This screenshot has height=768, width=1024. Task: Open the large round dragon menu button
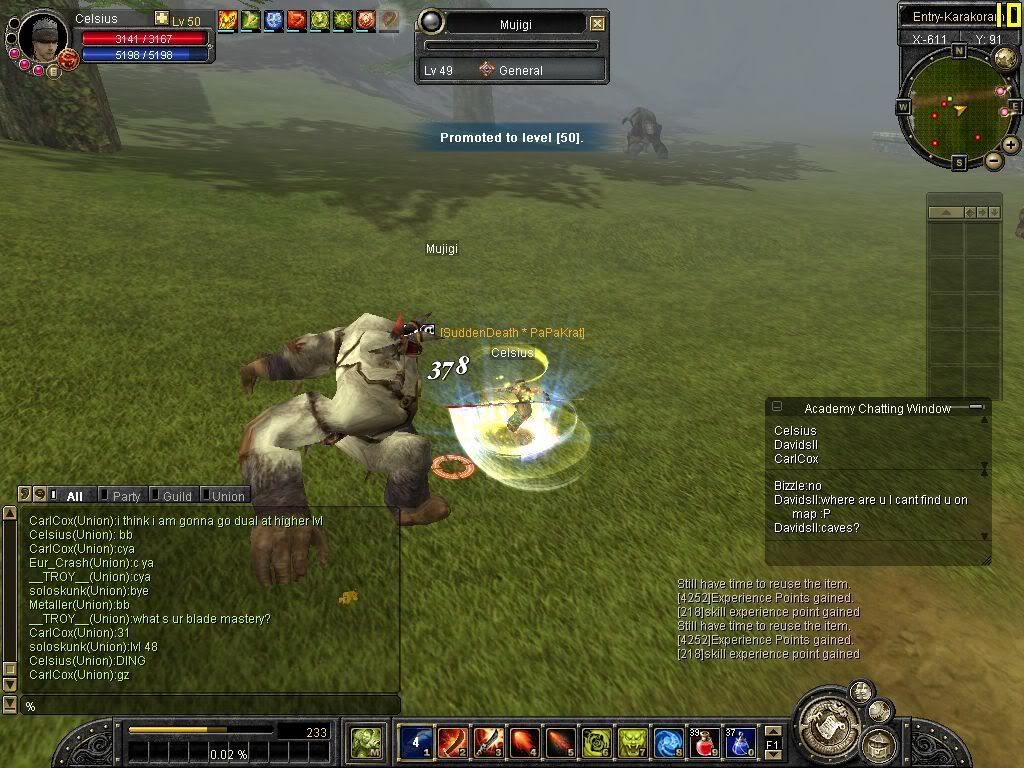pyautogui.click(x=828, y=716)
